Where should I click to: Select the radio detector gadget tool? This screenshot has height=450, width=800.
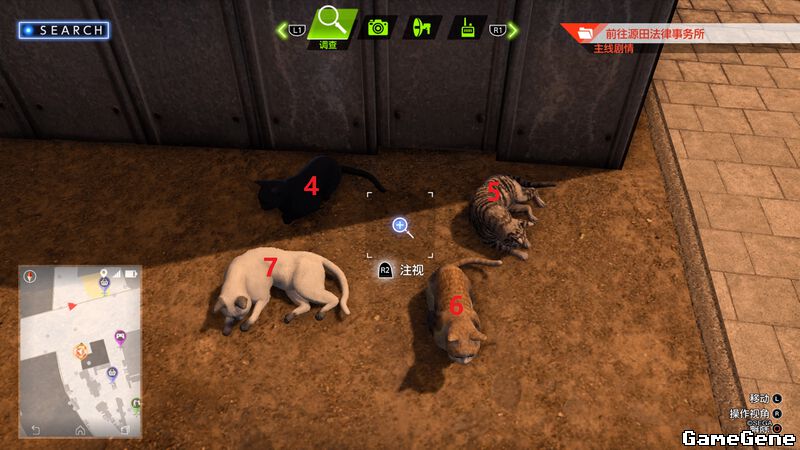pos(466,27)
